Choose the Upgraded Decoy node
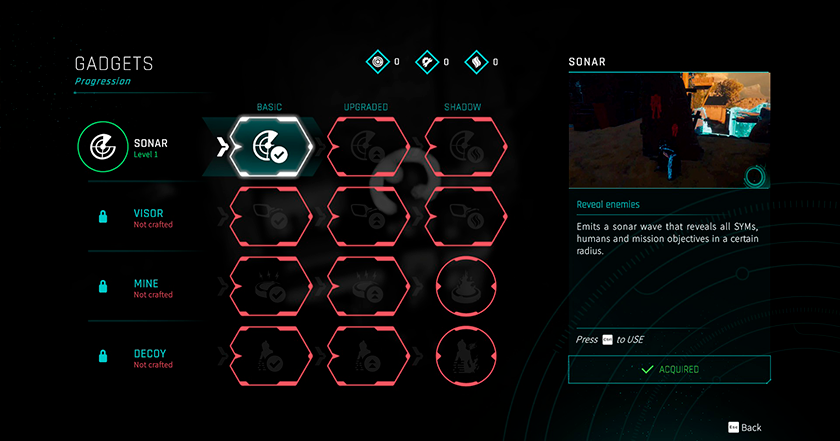 point(368,356)
